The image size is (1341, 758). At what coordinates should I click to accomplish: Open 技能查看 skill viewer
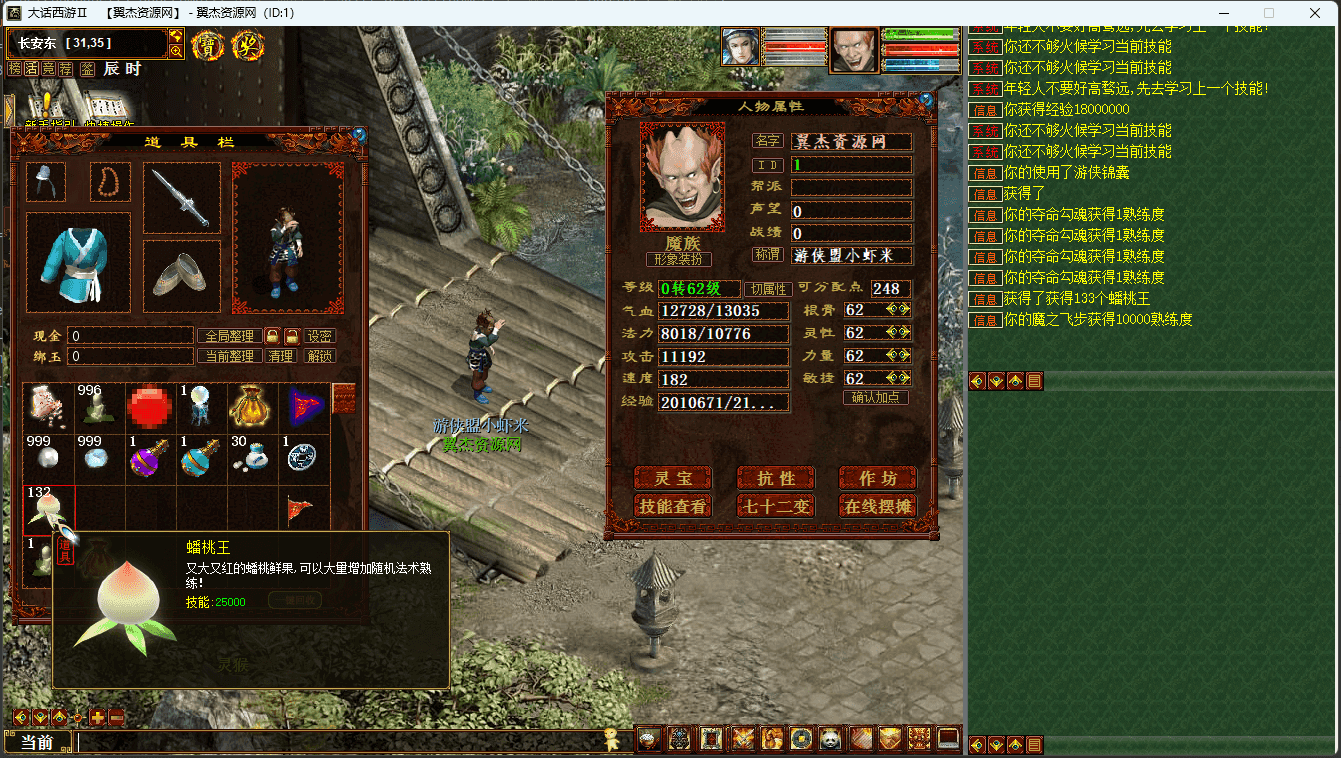tap(673, 506)
